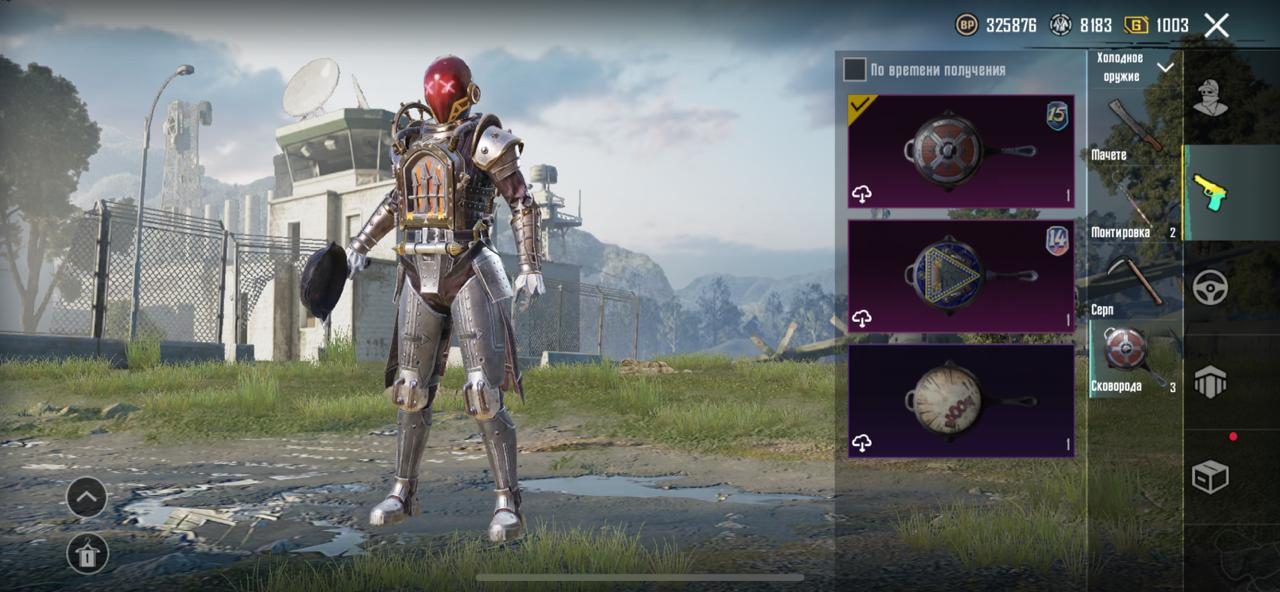
Task: Switch to the Монтировка weapon category
Action: tap(1133, 210)
